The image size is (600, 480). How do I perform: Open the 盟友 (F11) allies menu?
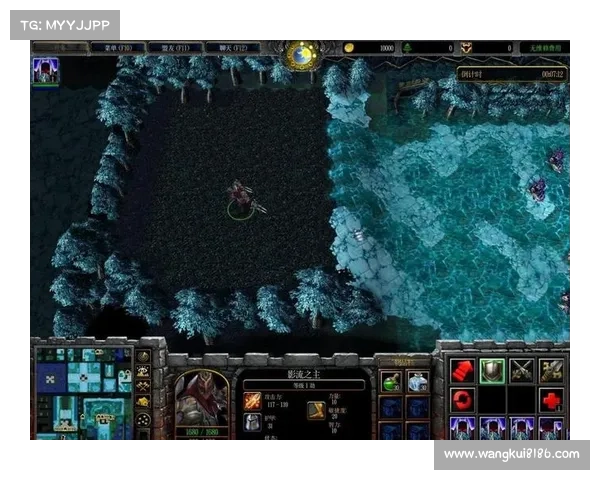tap(176, 48)
